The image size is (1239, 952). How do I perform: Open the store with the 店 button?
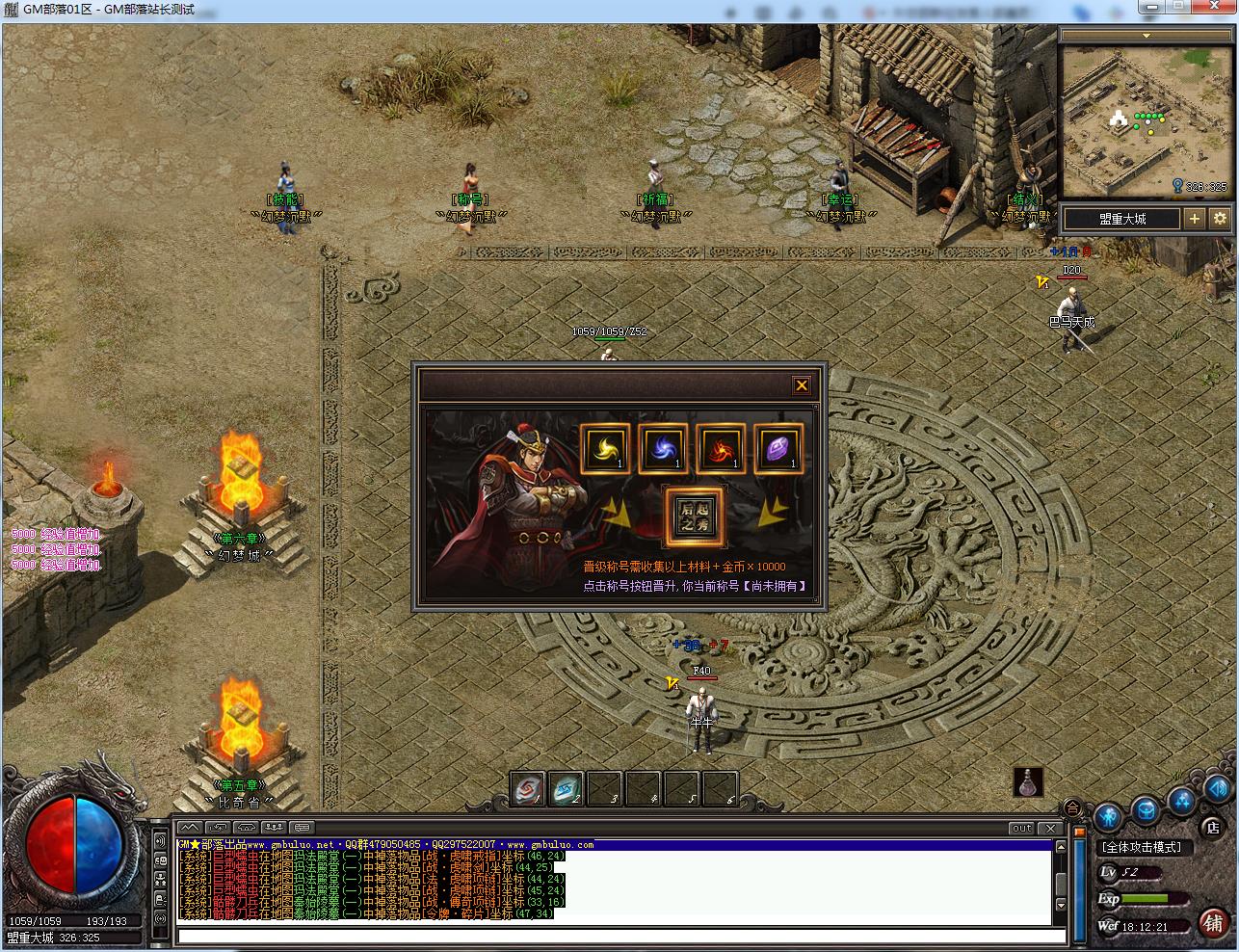[x=1213, y=827]
